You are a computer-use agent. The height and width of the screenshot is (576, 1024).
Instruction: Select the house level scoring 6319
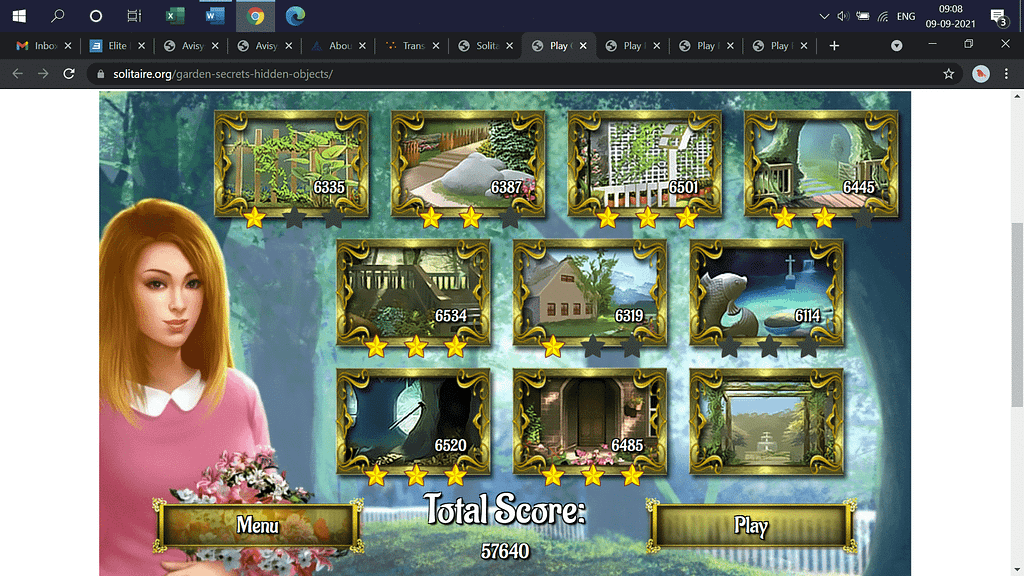coord(590,292)
